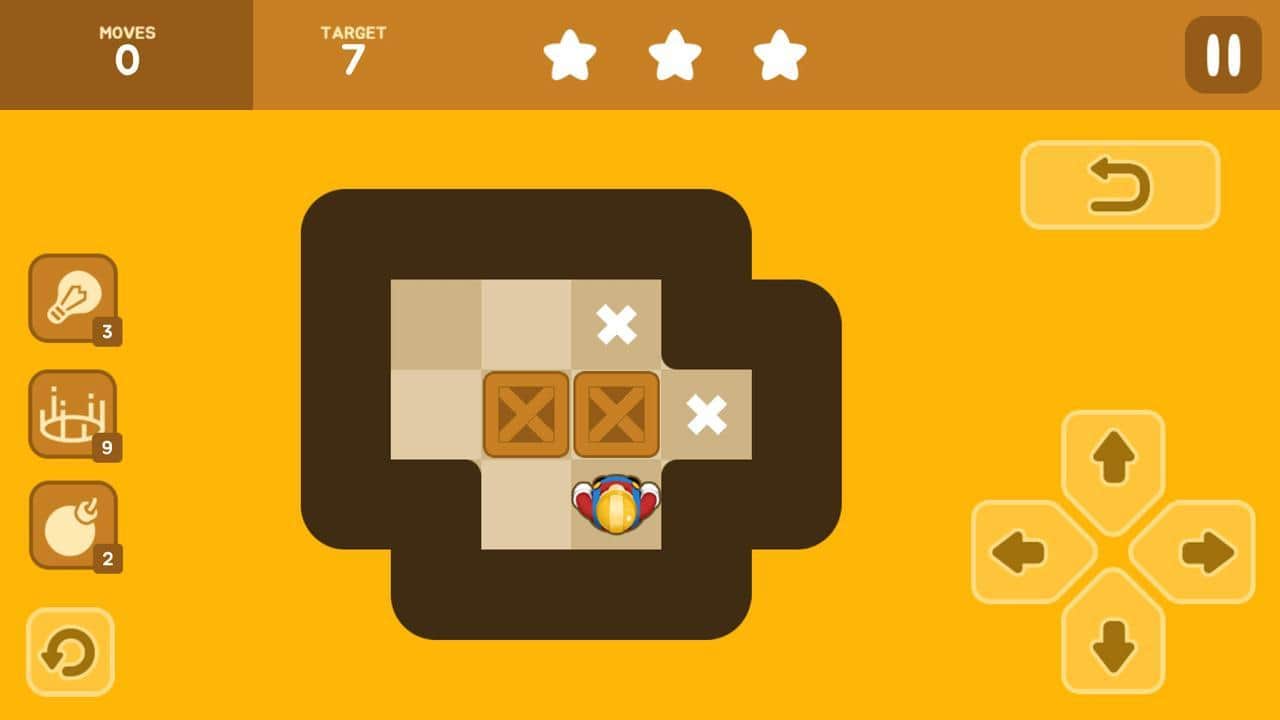Activate the magic circle power-up
Image resolution: width=1280 pixels, height=720 pixels.
72,412
